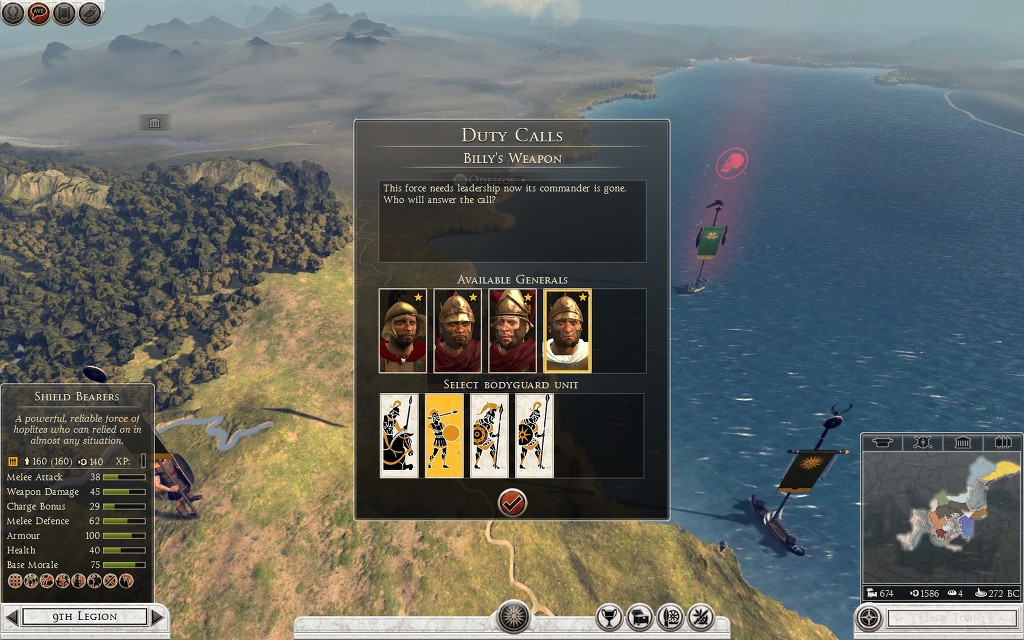Screen dimensions: 1024x640
Task: Click the compass button beside End Turn
Action: (871, 618)
